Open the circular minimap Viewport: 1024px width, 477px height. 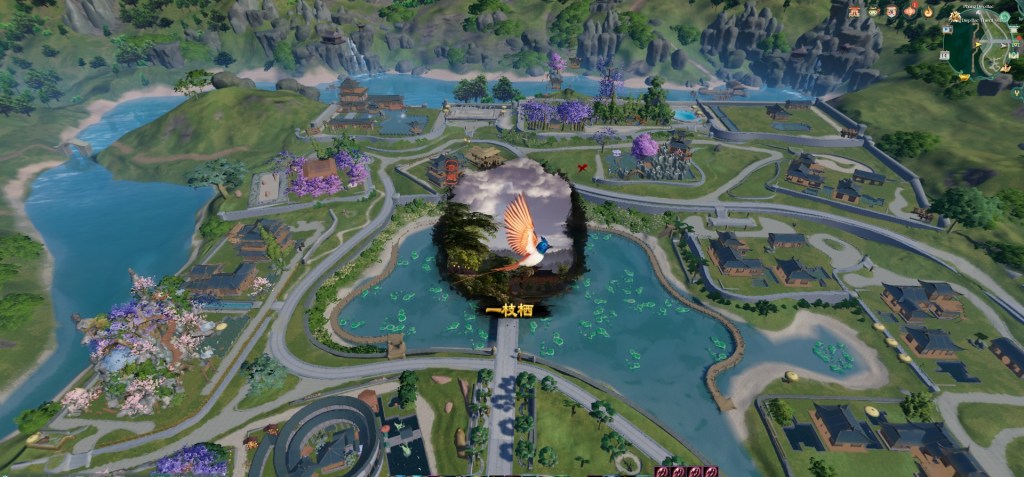tap(987, 45)
